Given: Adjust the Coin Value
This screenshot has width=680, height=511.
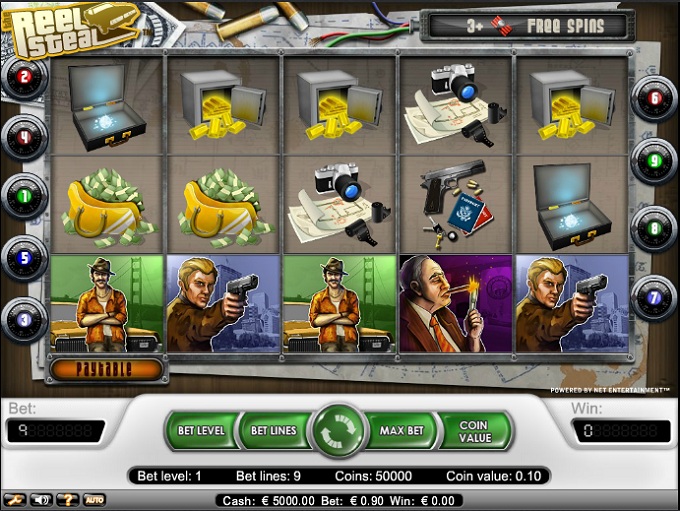Looking at the screenshot, I should click(473, 431).
